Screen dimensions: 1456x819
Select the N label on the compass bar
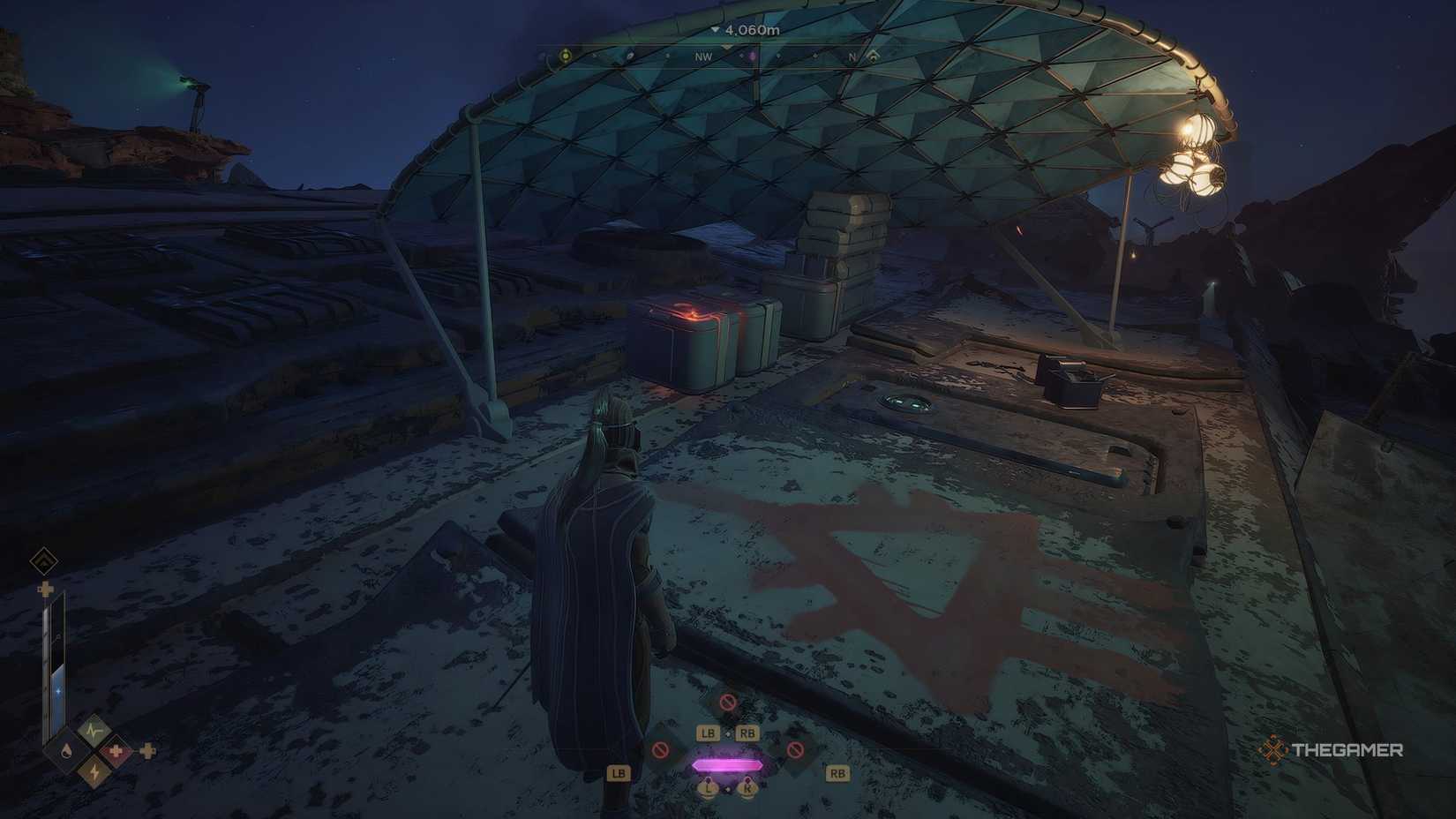(851, 55)
